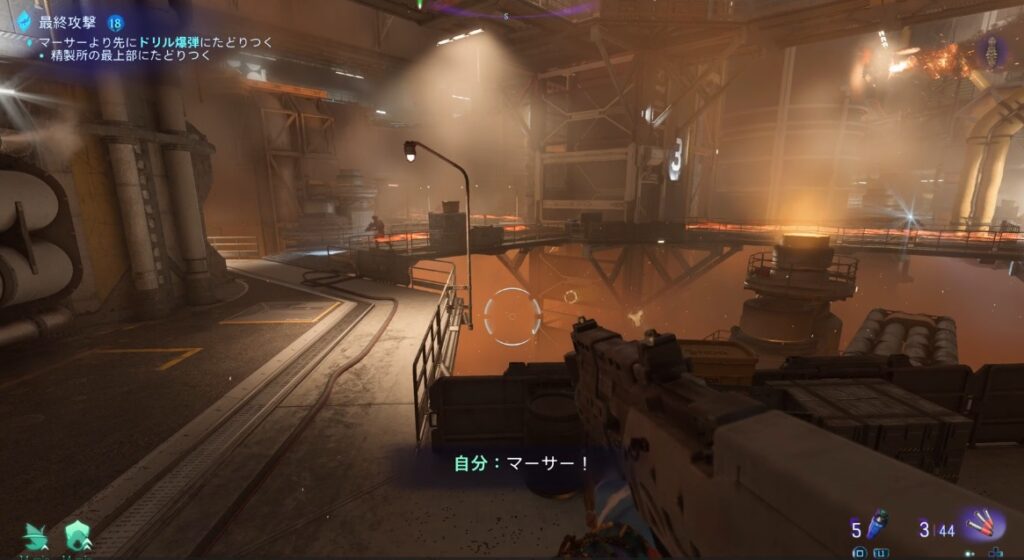The image size is (1024, 560).
Task: Click the character portrait icon at top right
Action: click(x=992, y=50)
